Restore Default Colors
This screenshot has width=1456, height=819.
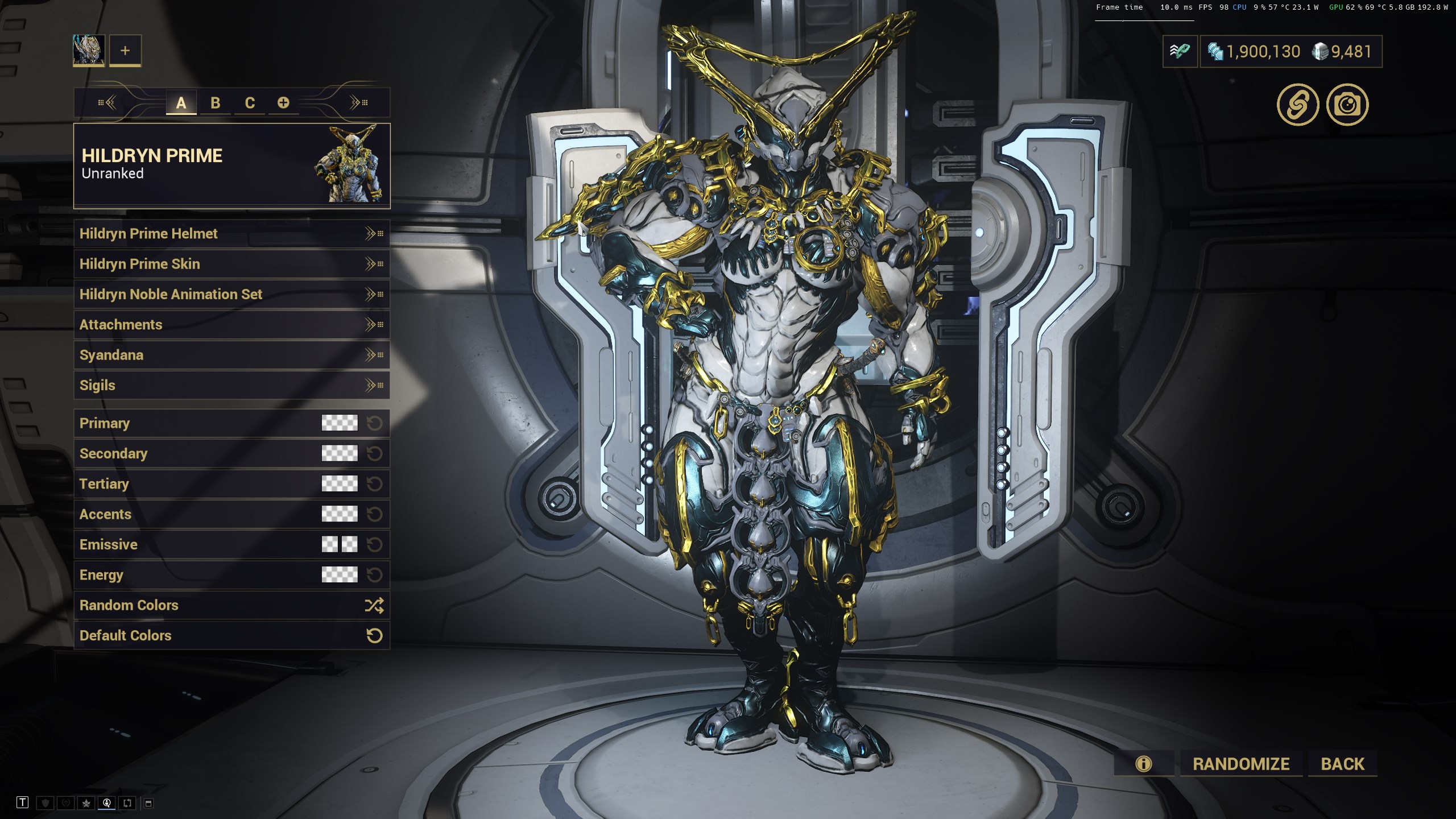click(231, 635)
